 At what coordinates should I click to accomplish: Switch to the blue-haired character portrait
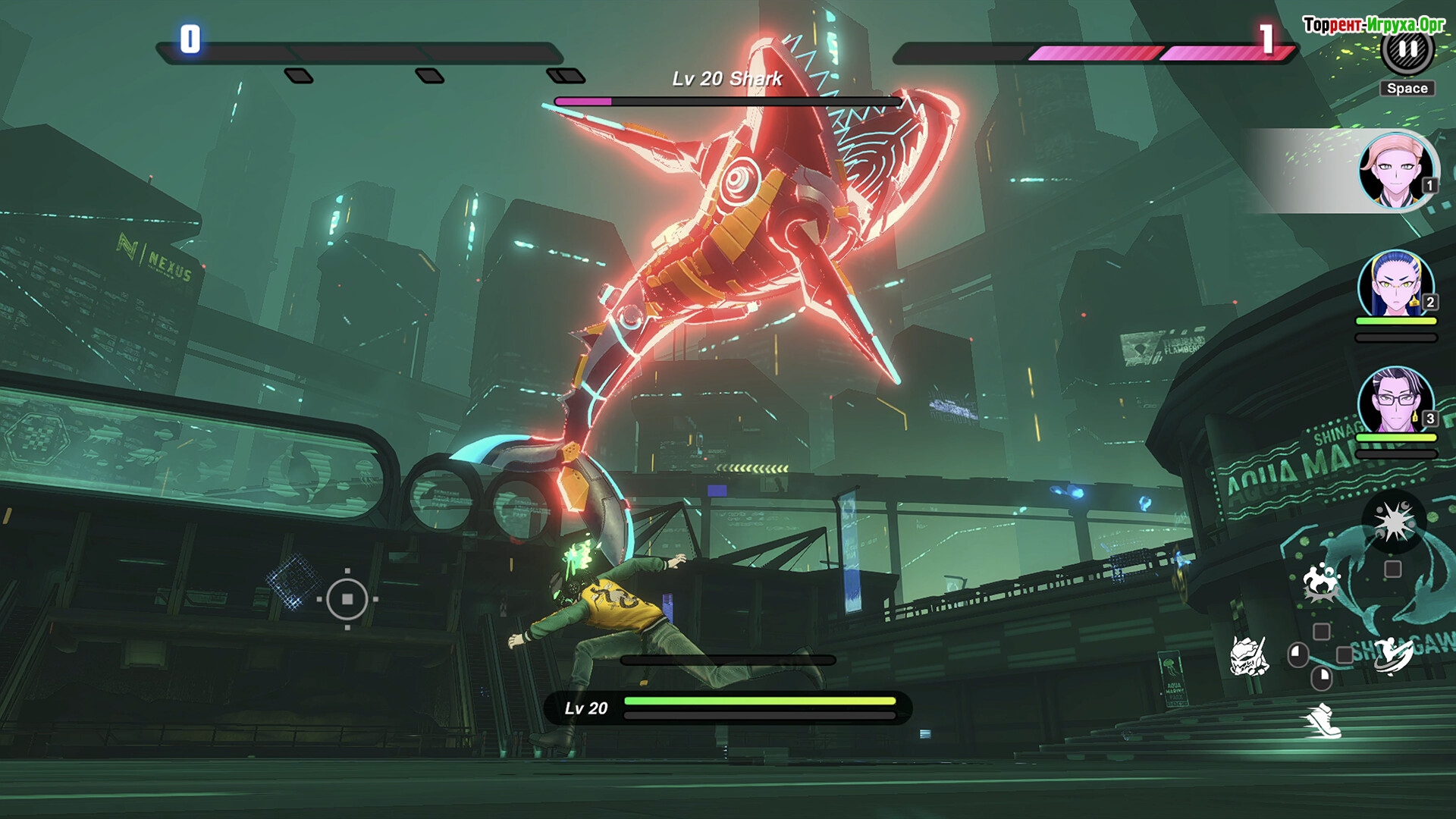pyautogui.click(x=1395, y=287)
